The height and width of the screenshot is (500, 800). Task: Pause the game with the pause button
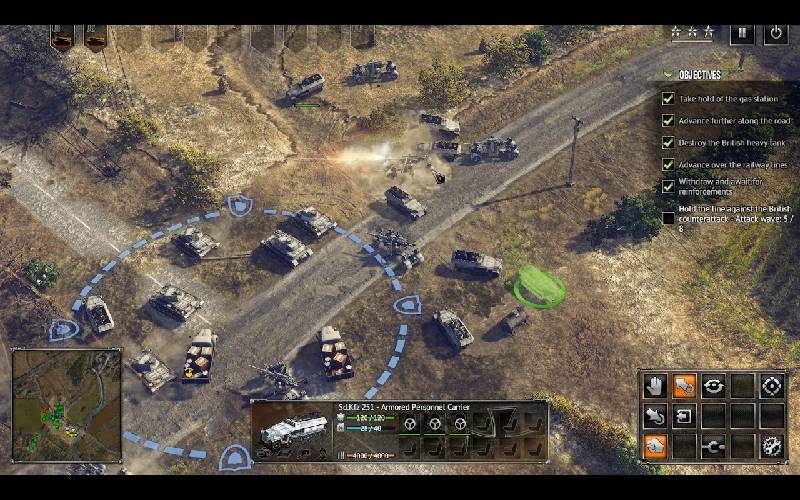[742, 32]
